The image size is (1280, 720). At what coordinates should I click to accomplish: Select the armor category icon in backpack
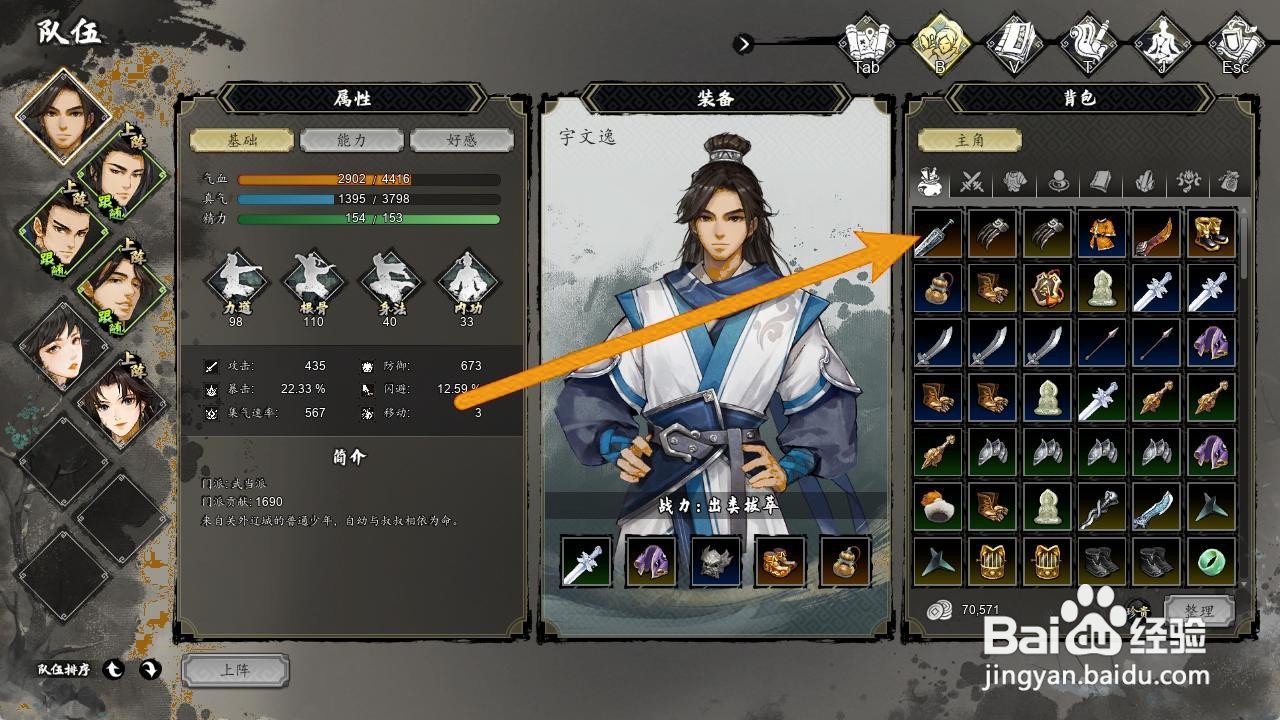(1015, 183)
